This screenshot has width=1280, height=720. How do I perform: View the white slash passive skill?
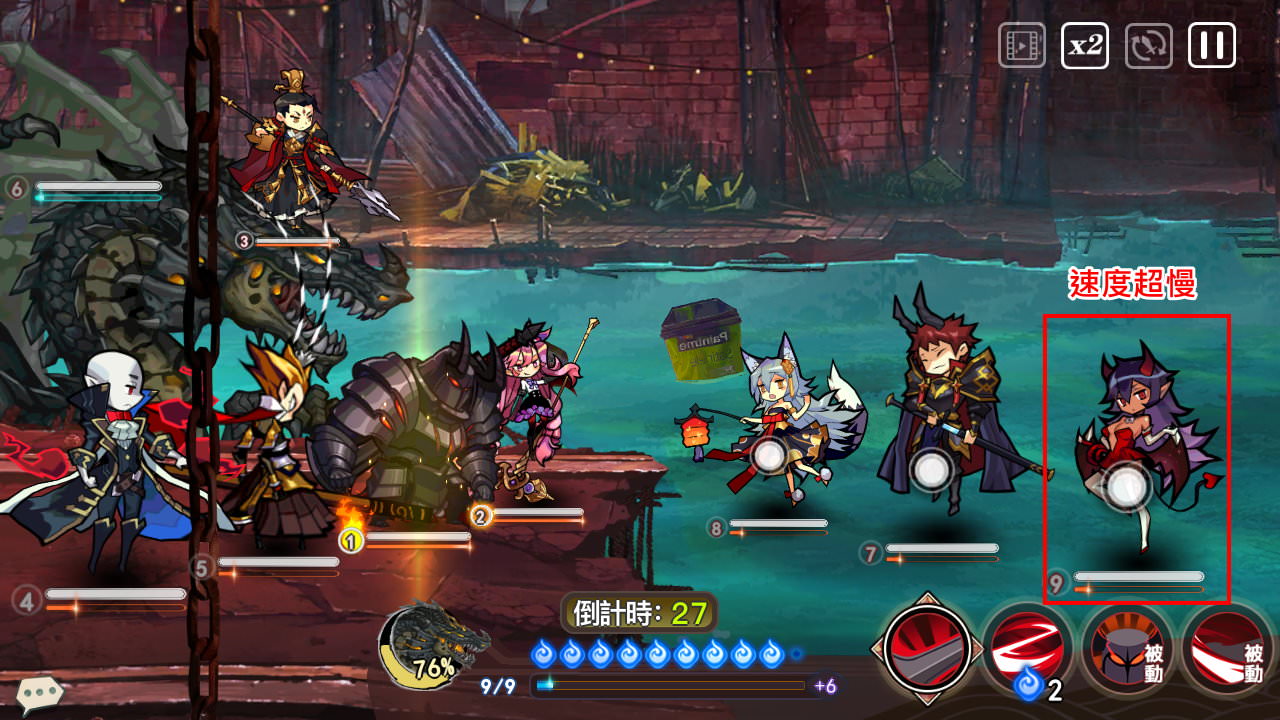1228,650
